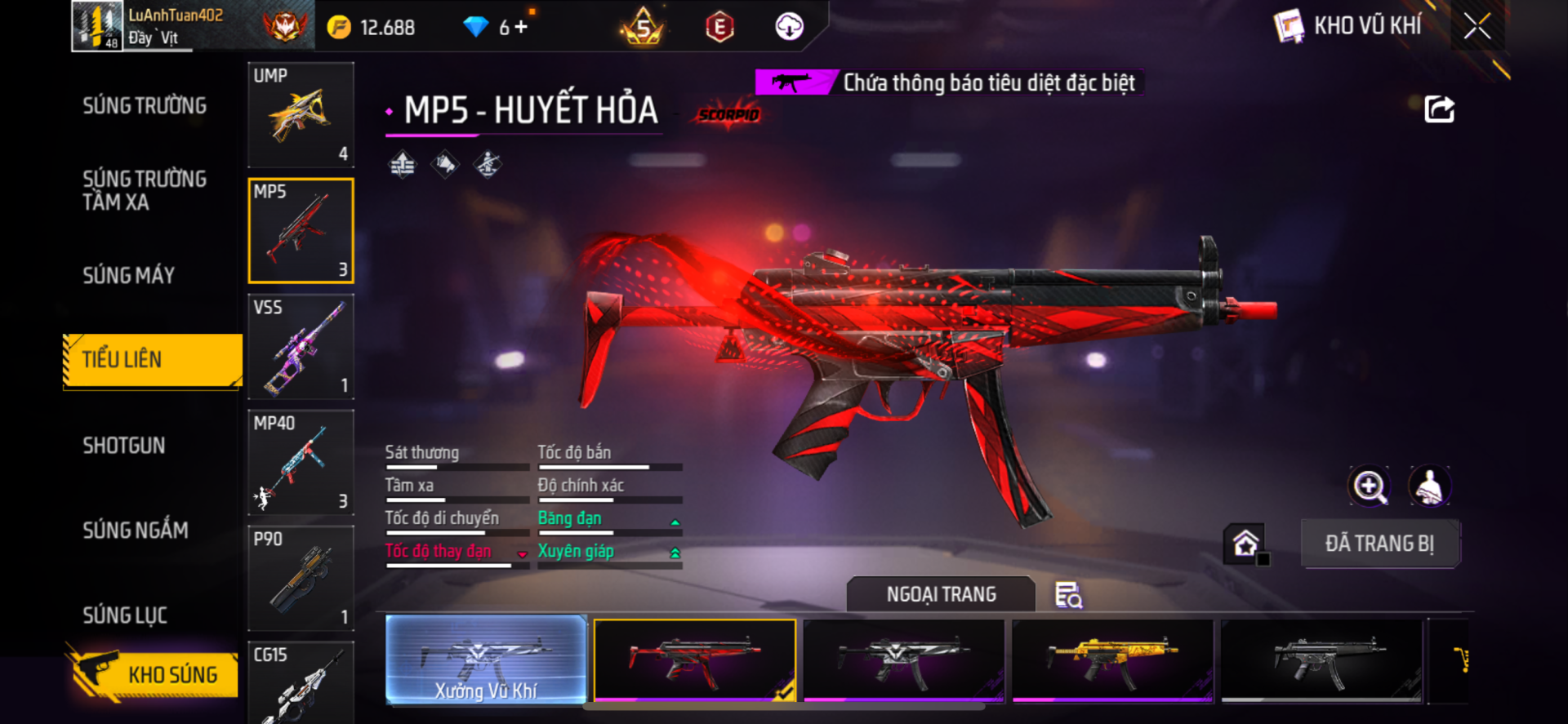The height and width of the screenshot is (724, 1568).
Task: Switch to Súng Máy category
Action: [x=129, y=276]
